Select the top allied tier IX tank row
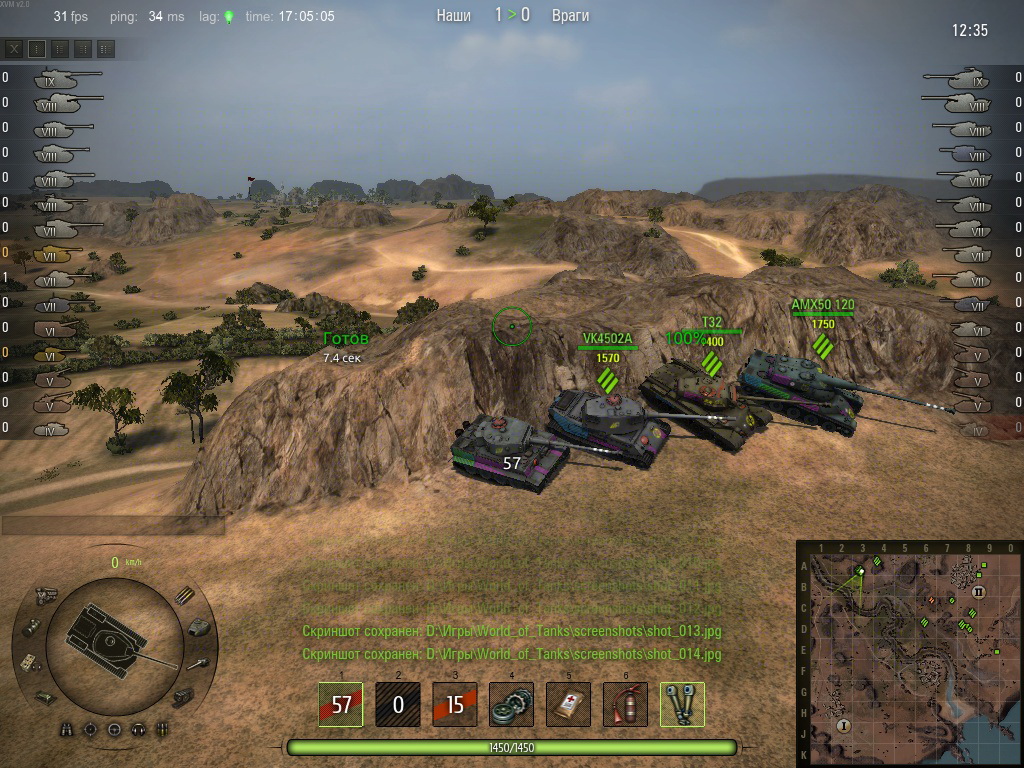 (x=60, y=77)
